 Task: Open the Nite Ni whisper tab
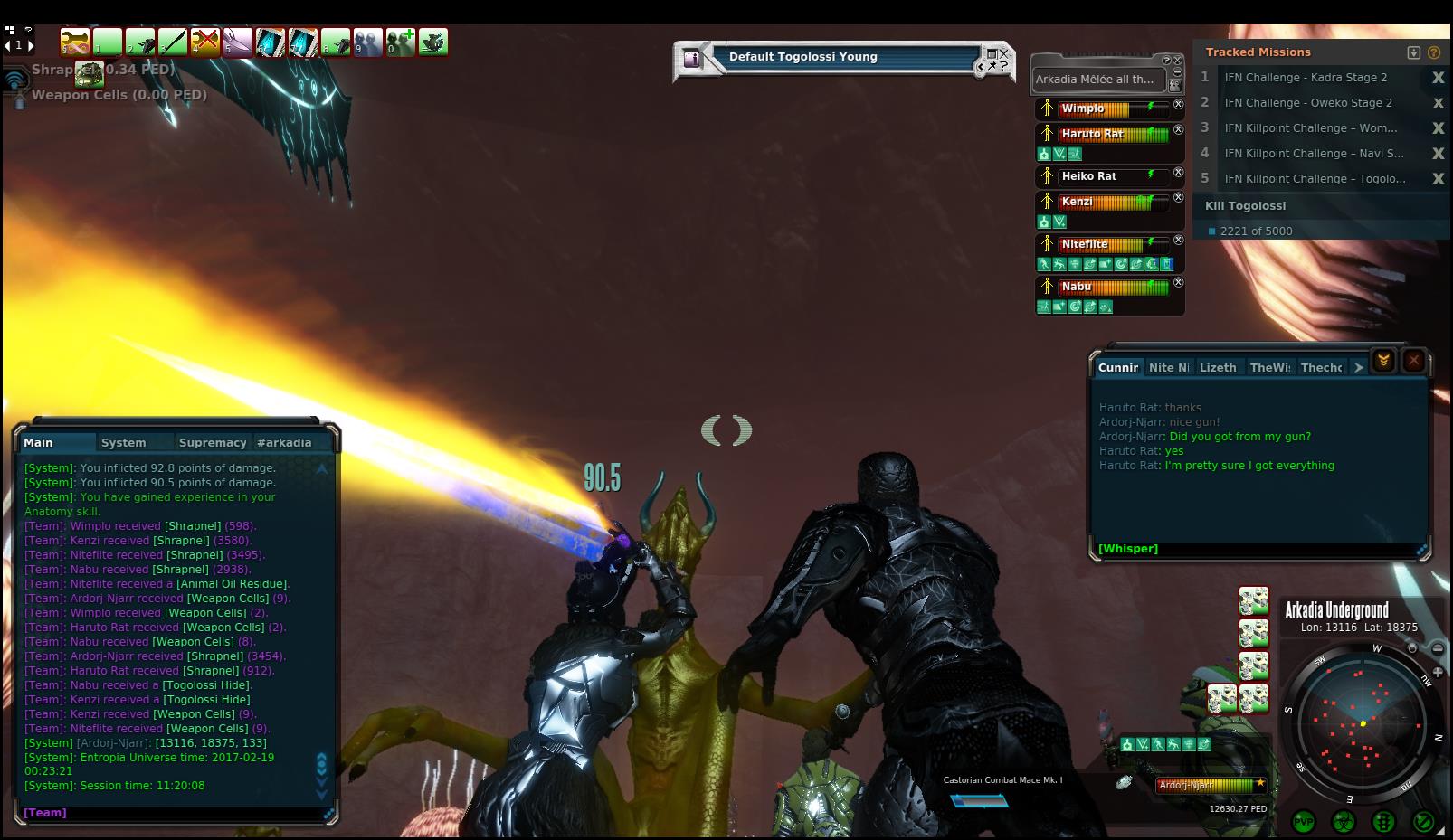click(x=1168, y=367)
